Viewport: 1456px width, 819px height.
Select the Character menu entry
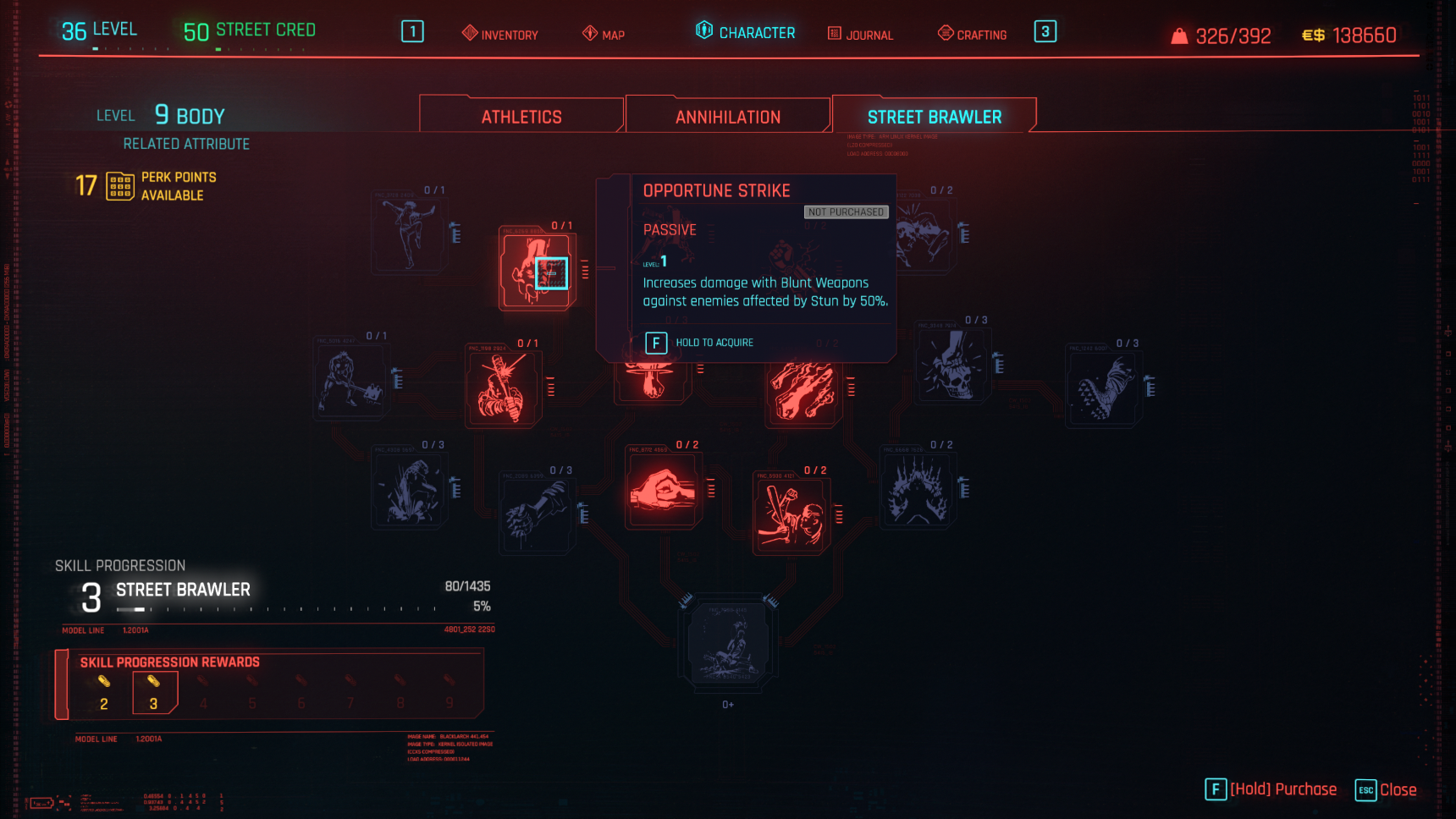(x=746, y=32)
